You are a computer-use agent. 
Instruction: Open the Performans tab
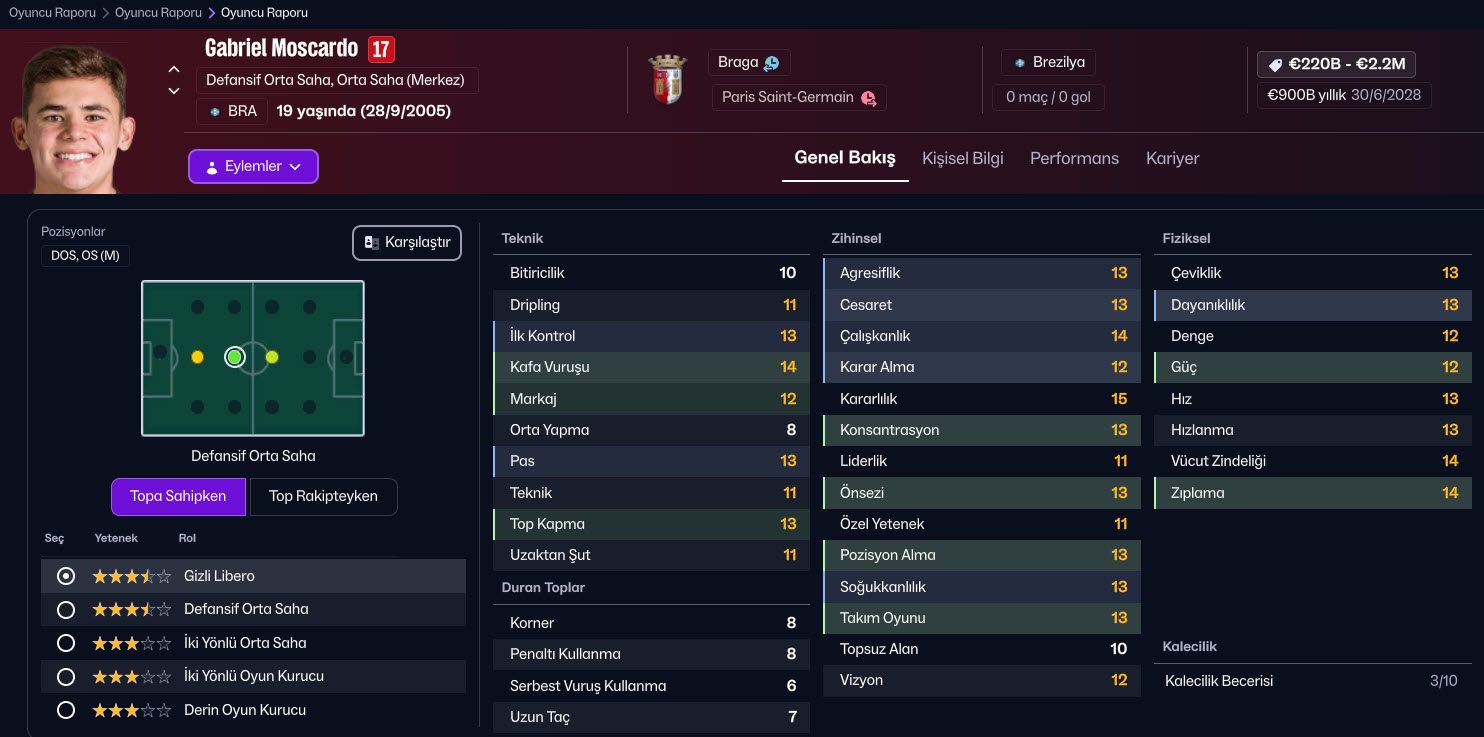(x=1074, y=158)
